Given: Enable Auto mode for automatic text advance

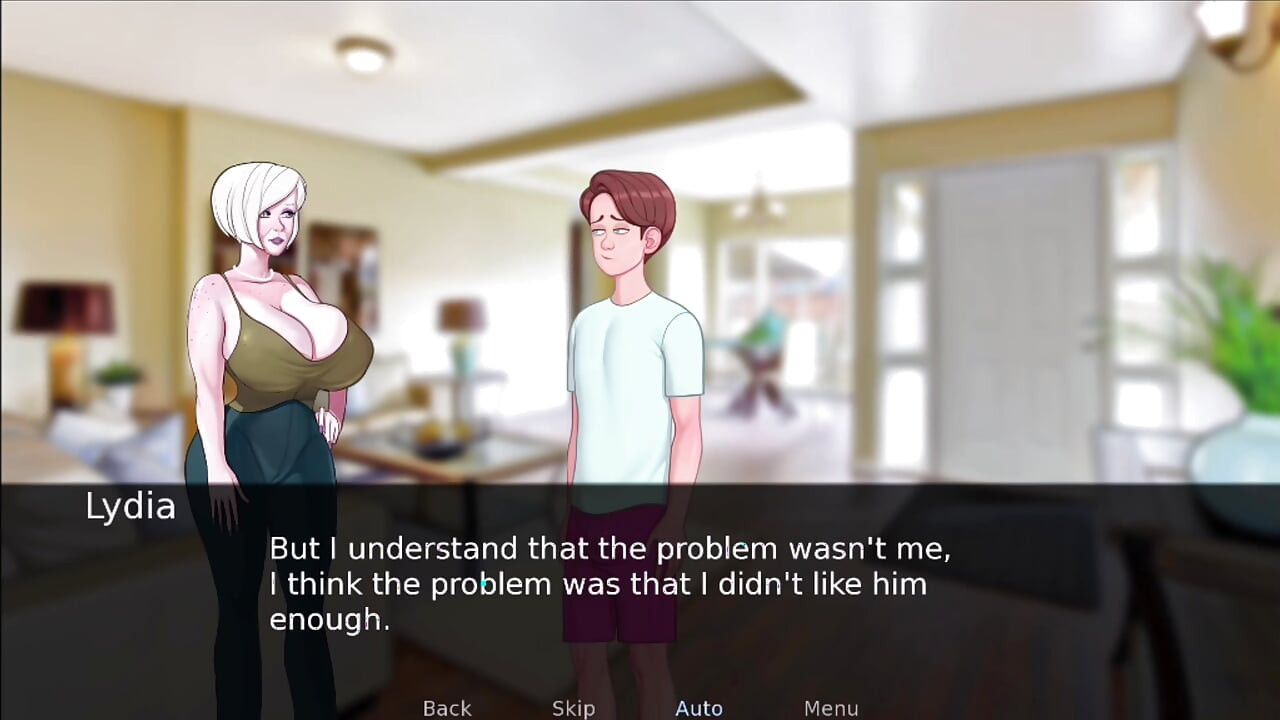Looking at the screenshot, I should 699,707.
